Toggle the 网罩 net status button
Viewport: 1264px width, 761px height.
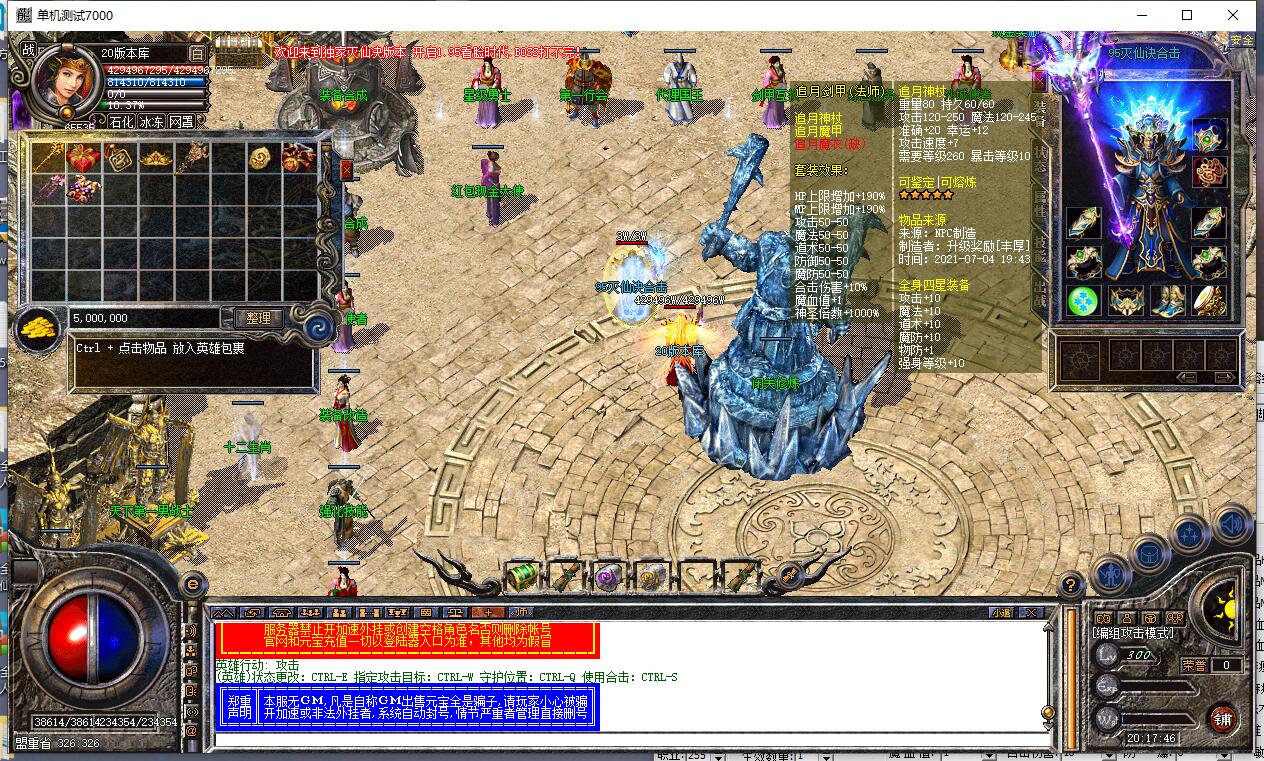pyautogui.click(x=181, y=121)
